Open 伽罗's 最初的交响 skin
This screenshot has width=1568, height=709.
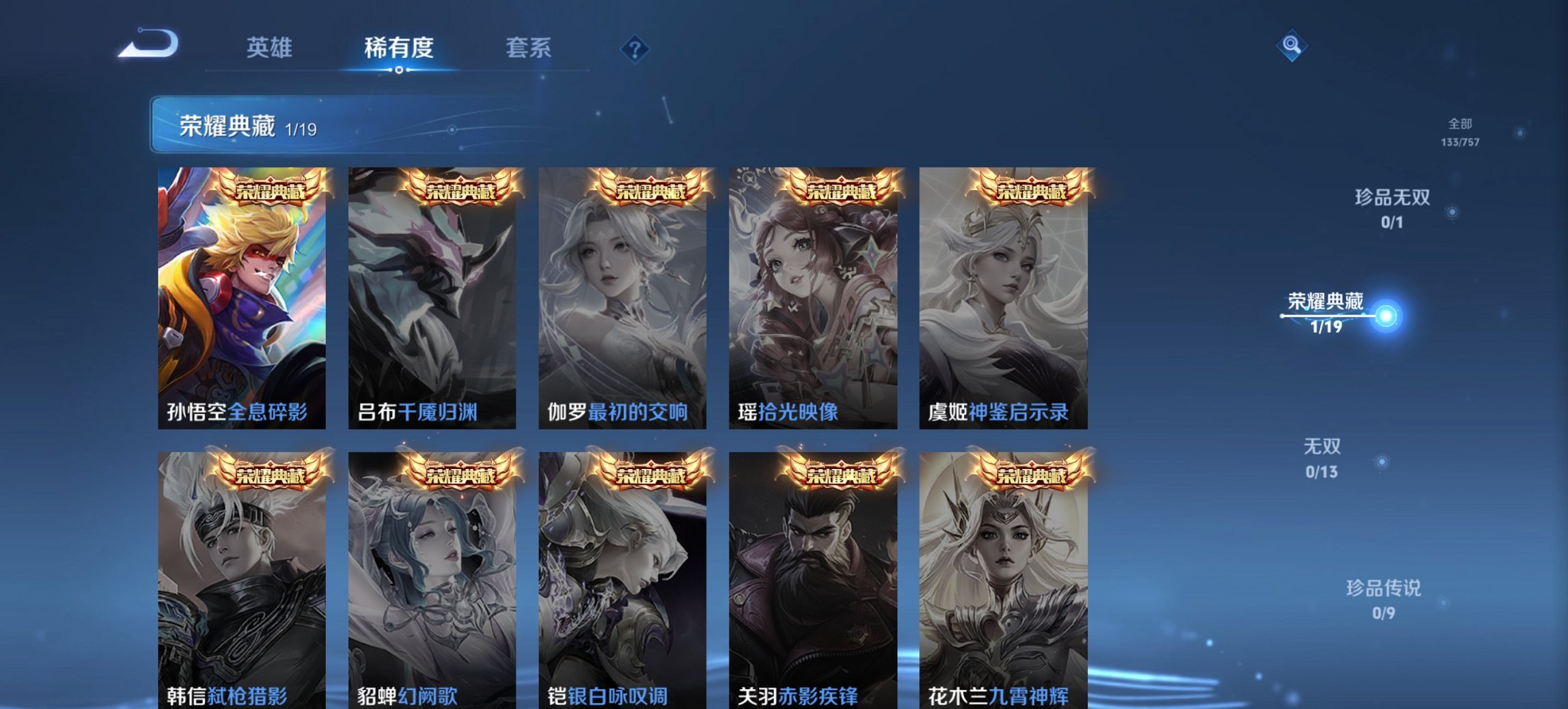point(627,294)
